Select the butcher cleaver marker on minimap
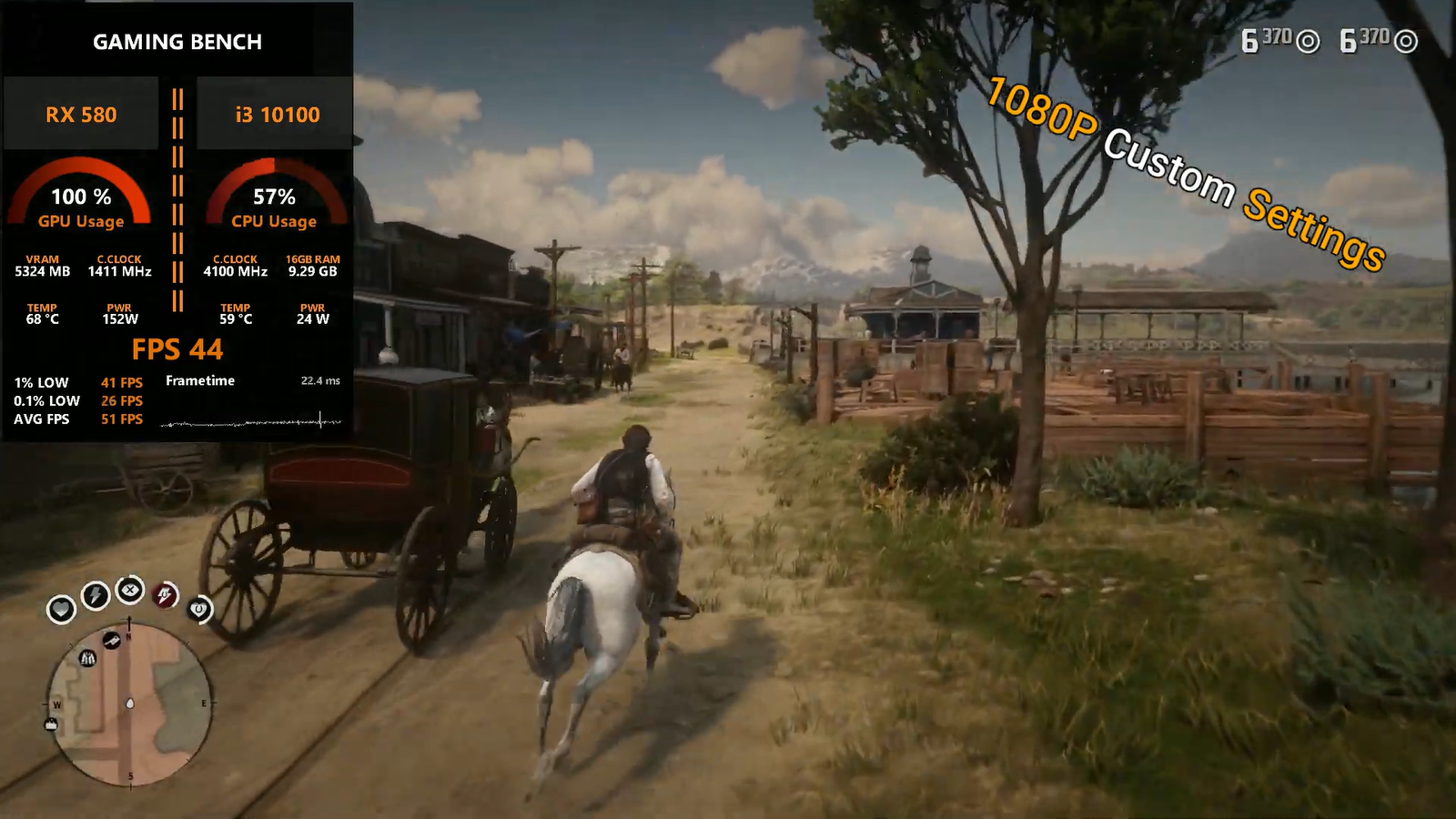 [x=111, y=641]
